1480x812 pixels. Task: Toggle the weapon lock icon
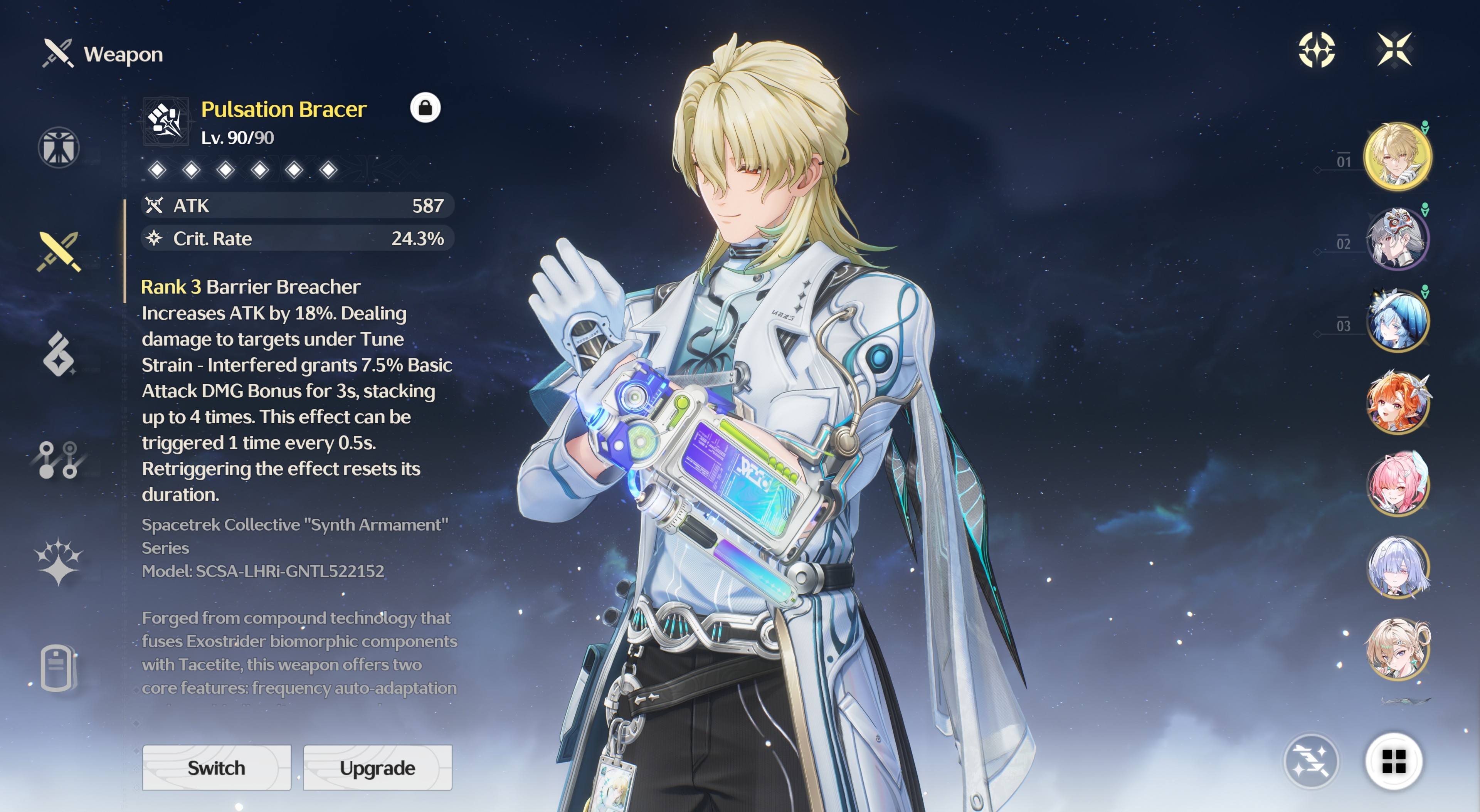click(425, 108)
